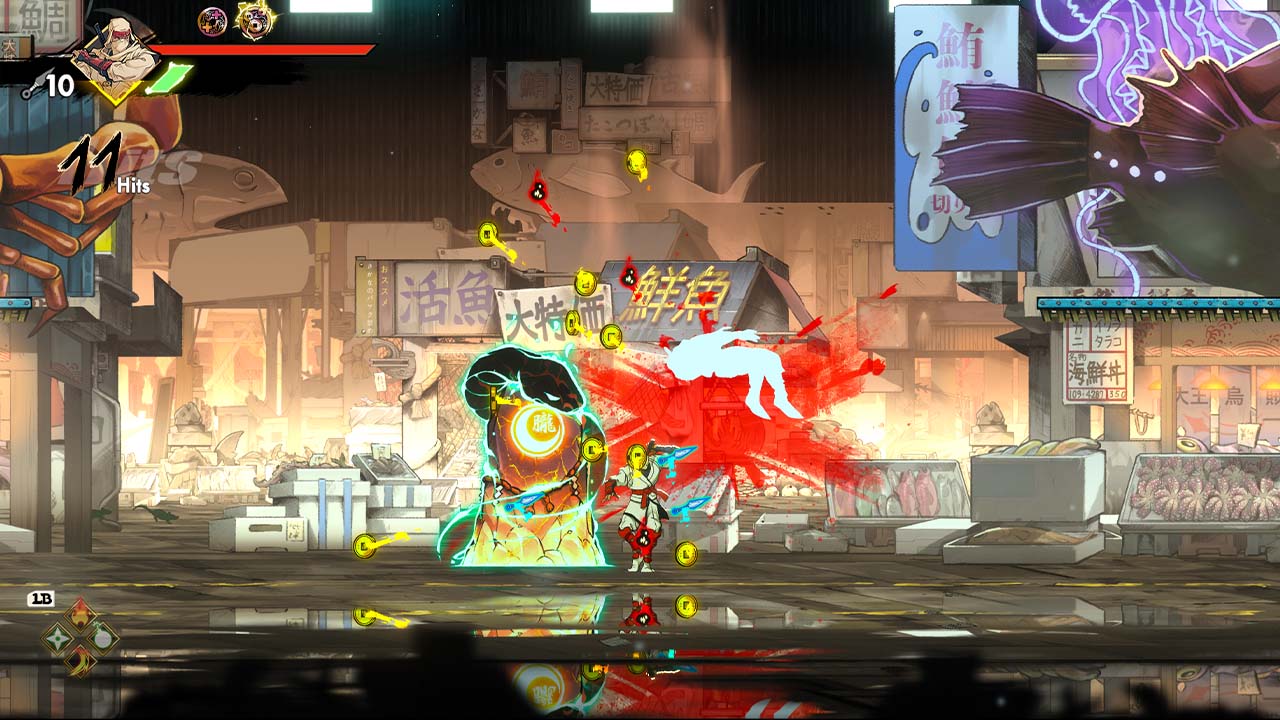Select the pink cross amulet icon
The height and width of the screenshot is (720, 1280).
coord(212,21)
